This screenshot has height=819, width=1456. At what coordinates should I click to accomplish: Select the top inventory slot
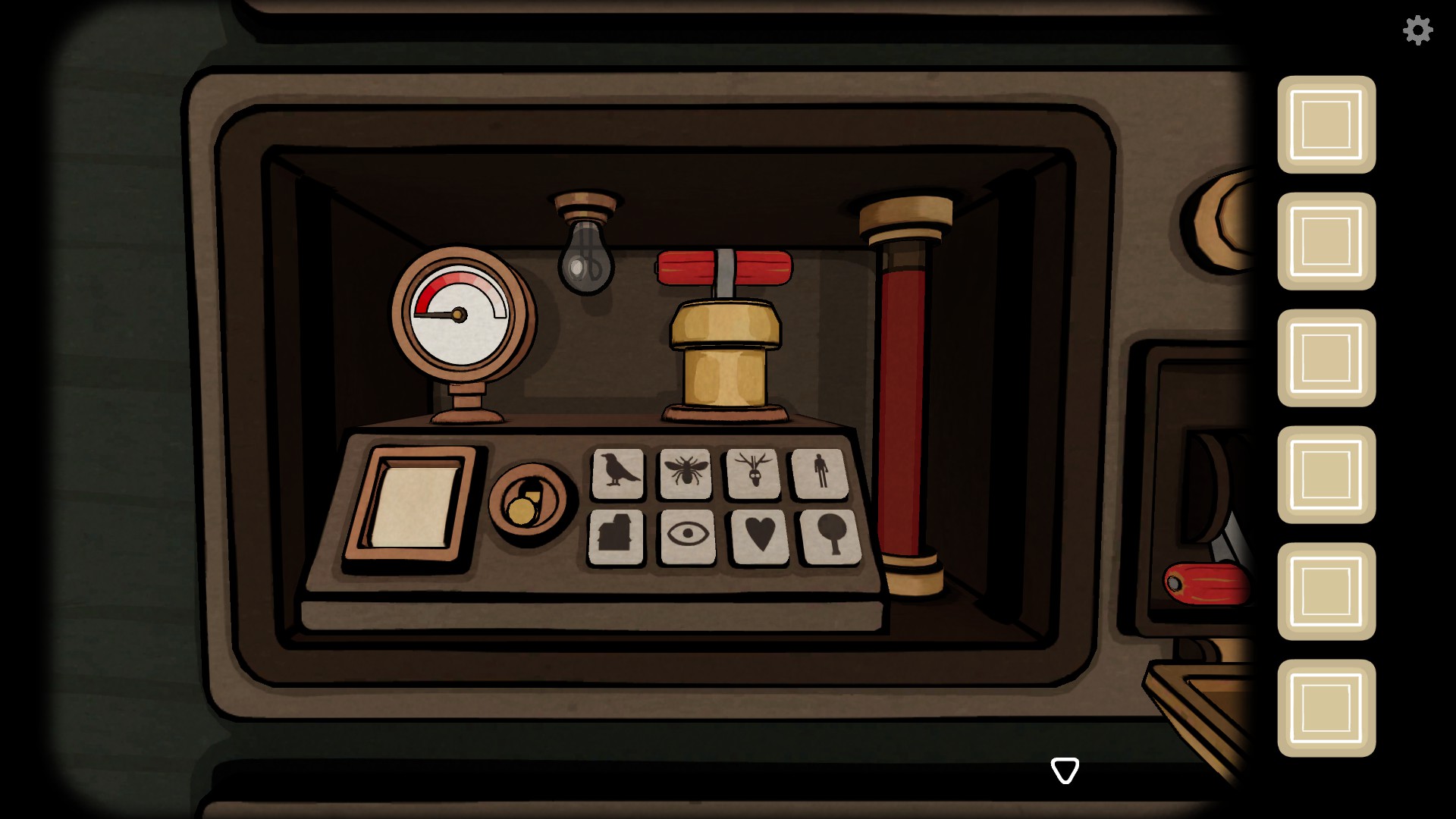(1326, 126)
